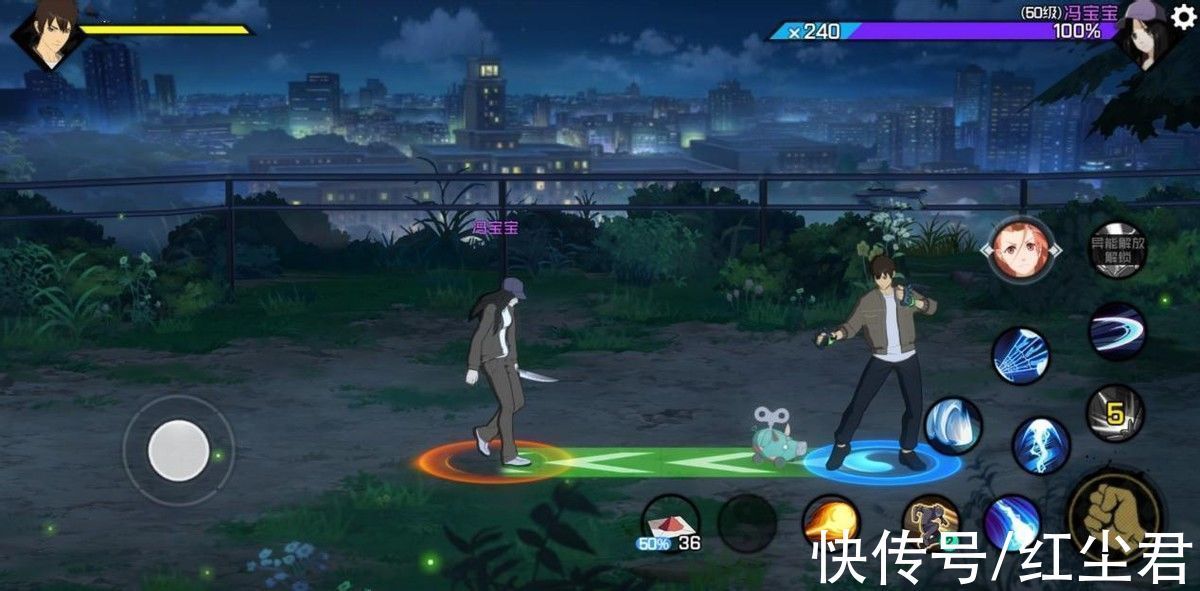Cast the blue energy beam skill
The width and height of the screenshot is (1200, 591).
tap(1011, 523)
